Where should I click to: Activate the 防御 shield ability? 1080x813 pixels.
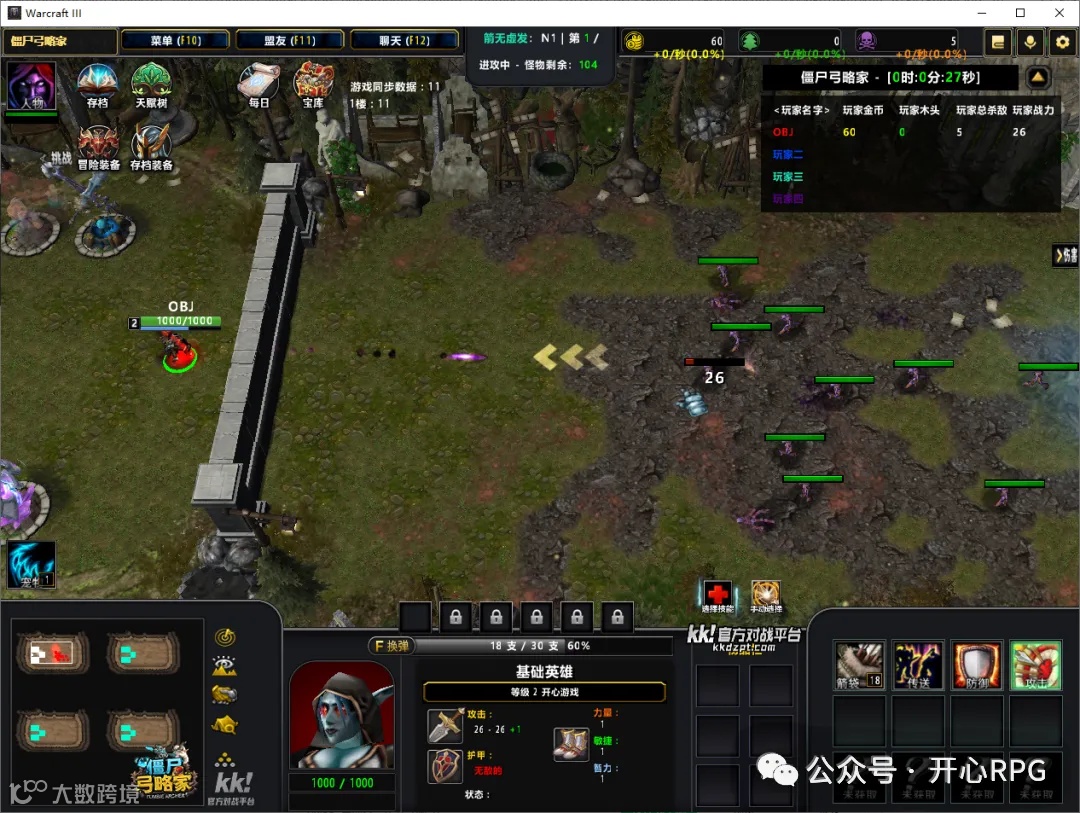[x=976, y=665]
